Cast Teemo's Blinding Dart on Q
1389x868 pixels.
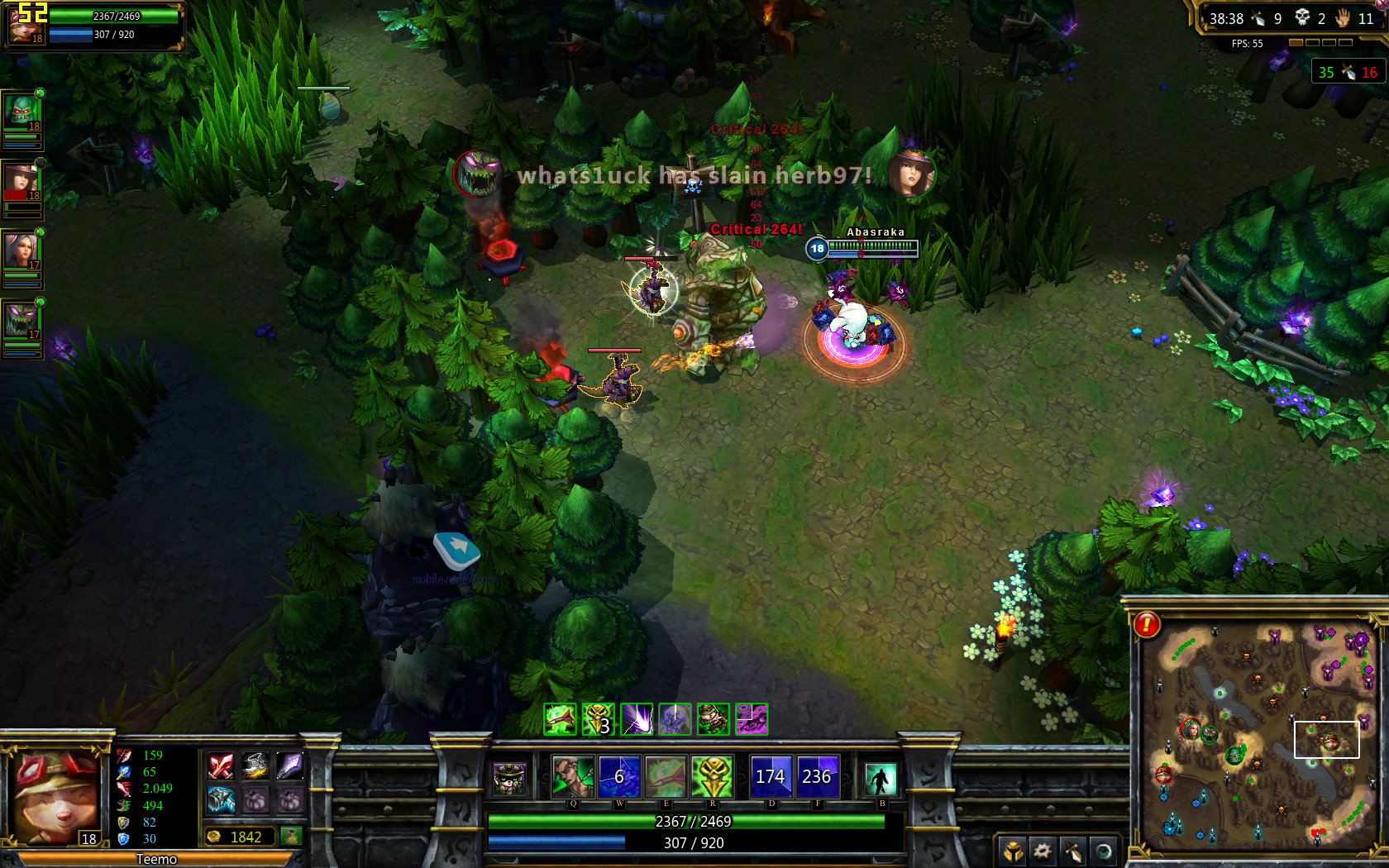pos(573,777)
